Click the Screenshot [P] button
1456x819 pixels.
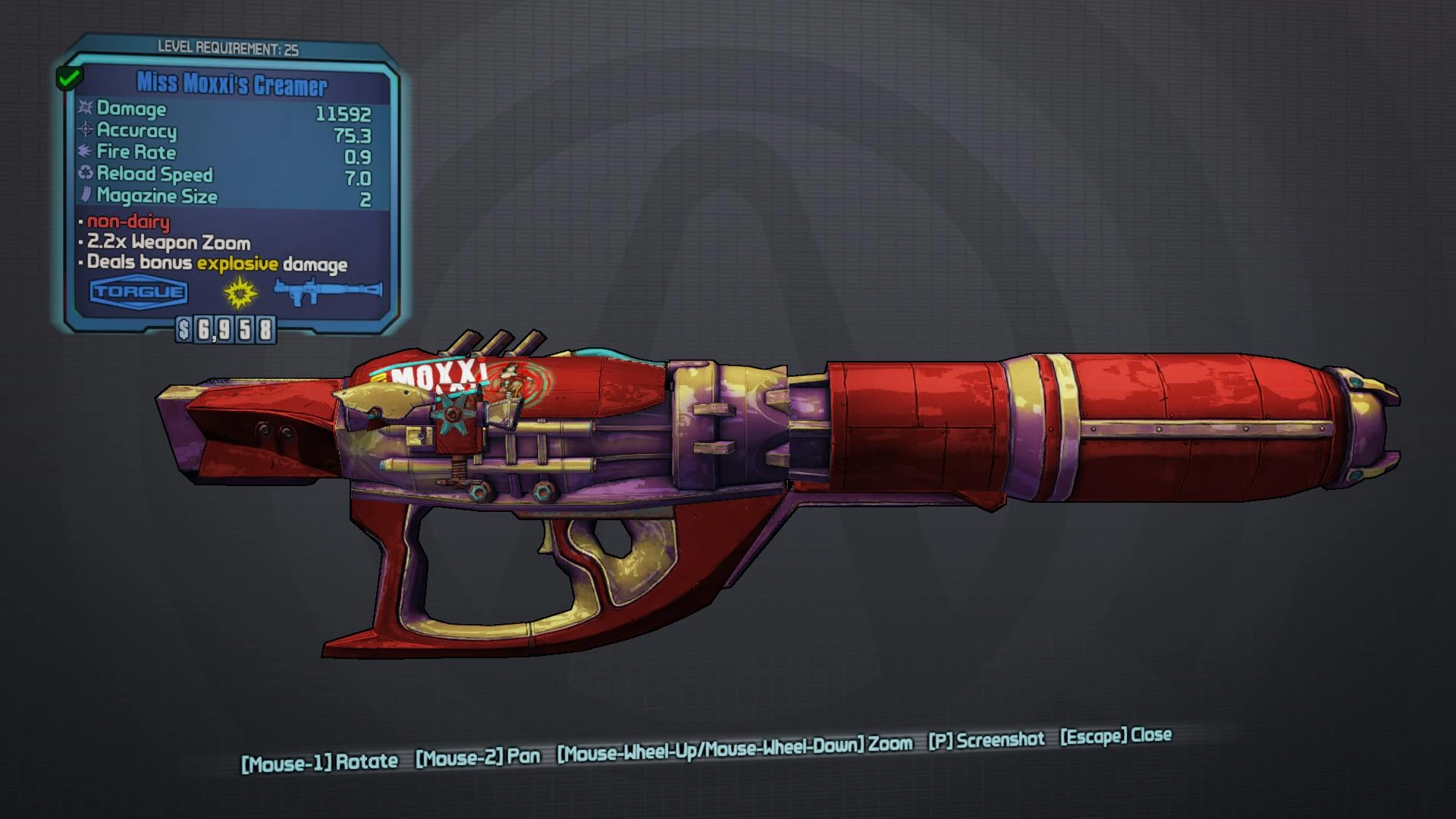pos(985,740)
